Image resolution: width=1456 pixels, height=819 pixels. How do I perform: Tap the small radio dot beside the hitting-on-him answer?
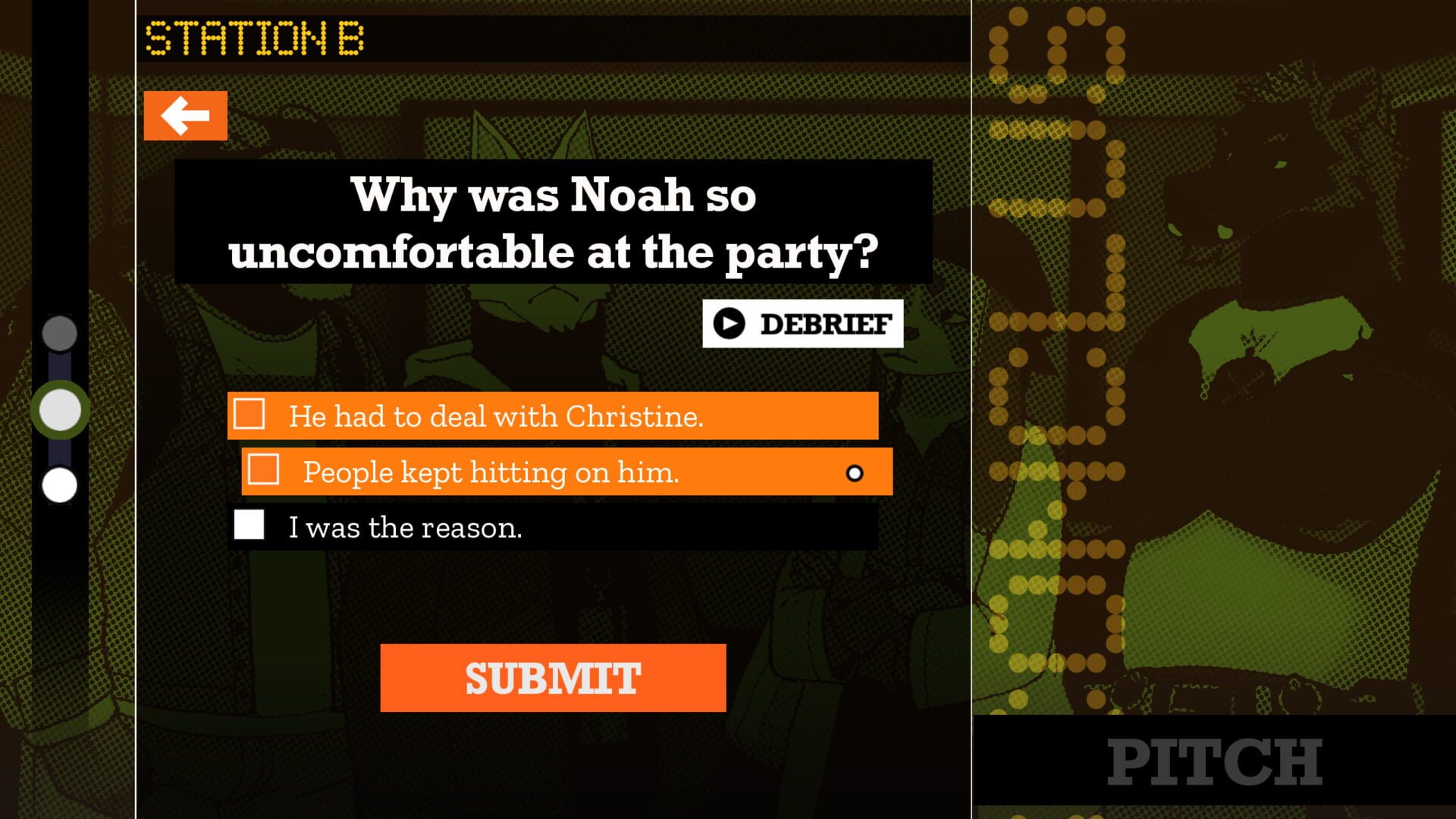tap(855, 472)
